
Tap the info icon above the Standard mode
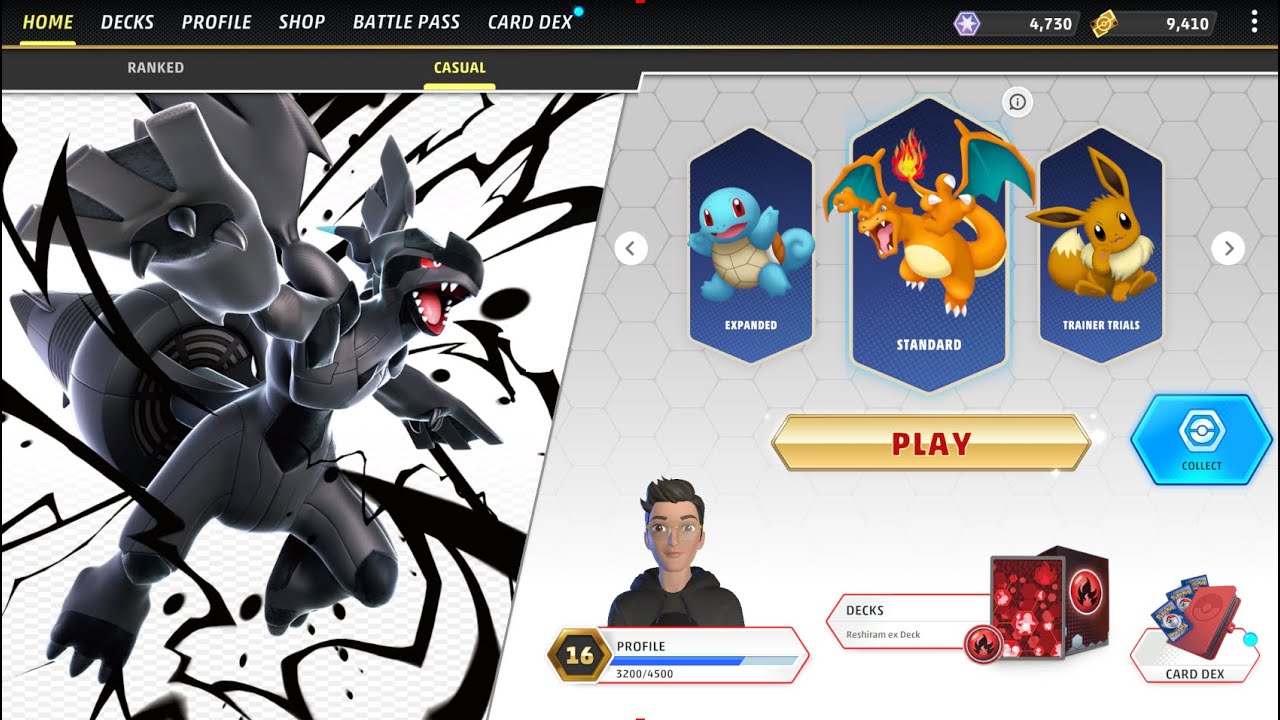click(x=1017, y=103)
